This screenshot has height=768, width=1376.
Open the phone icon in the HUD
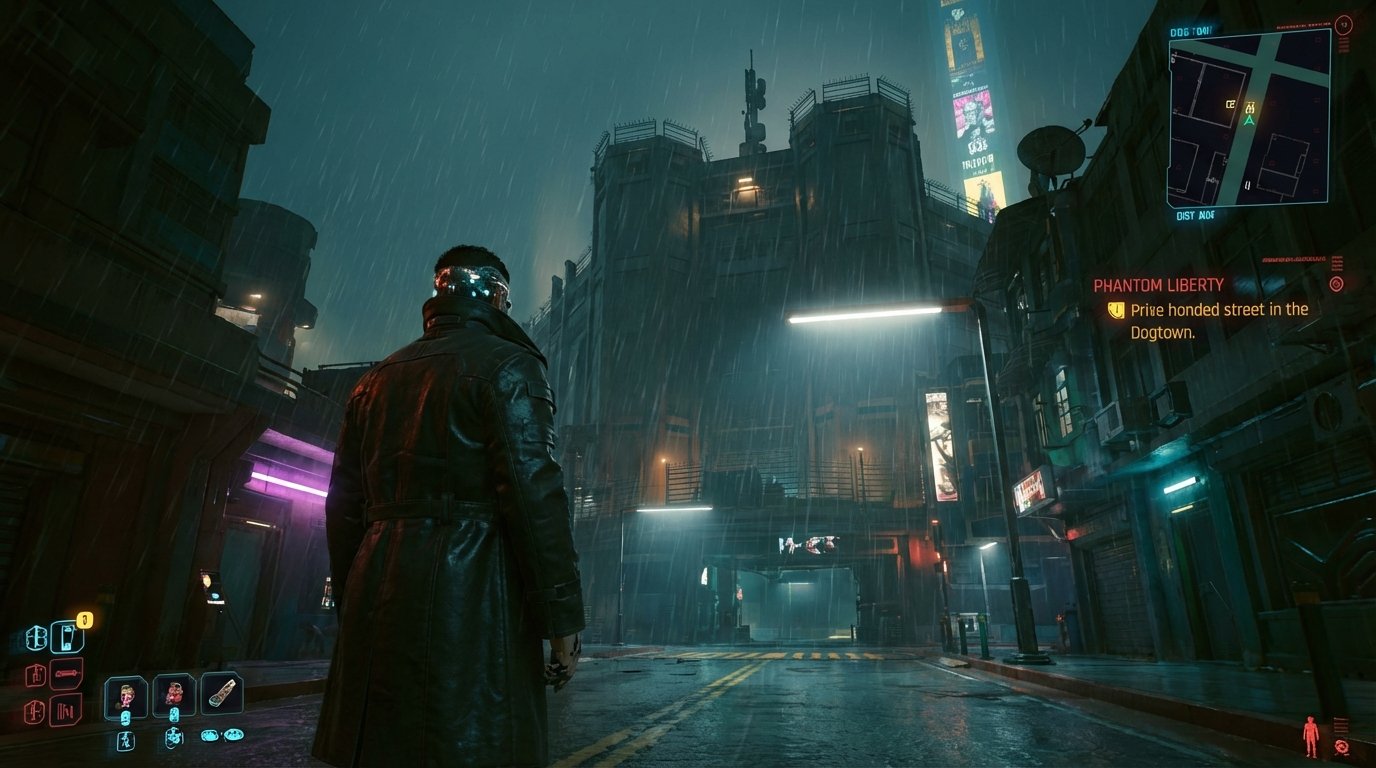click(67, 637)
